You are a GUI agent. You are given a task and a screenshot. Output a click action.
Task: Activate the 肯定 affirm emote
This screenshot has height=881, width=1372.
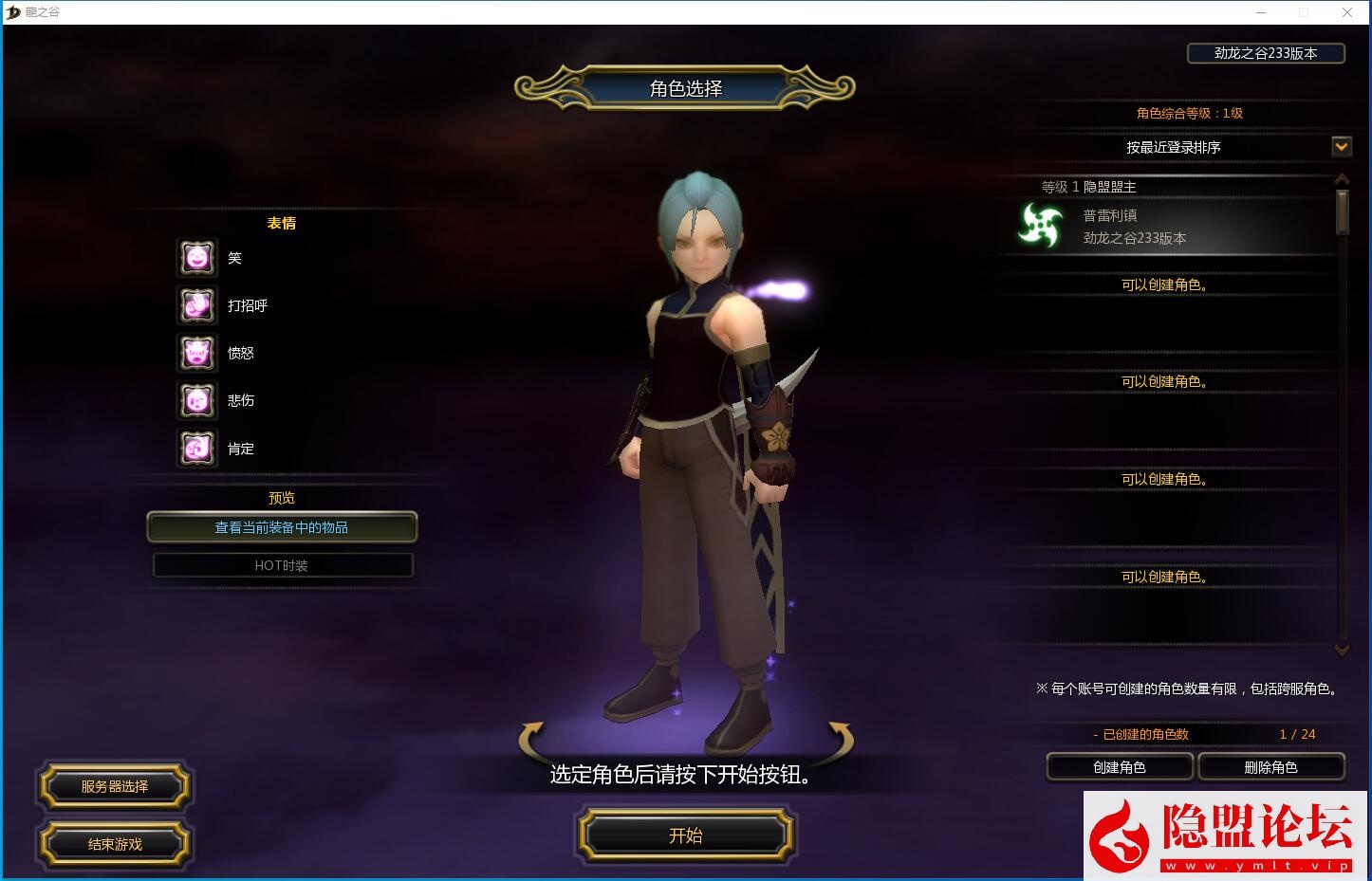(197, 448)
